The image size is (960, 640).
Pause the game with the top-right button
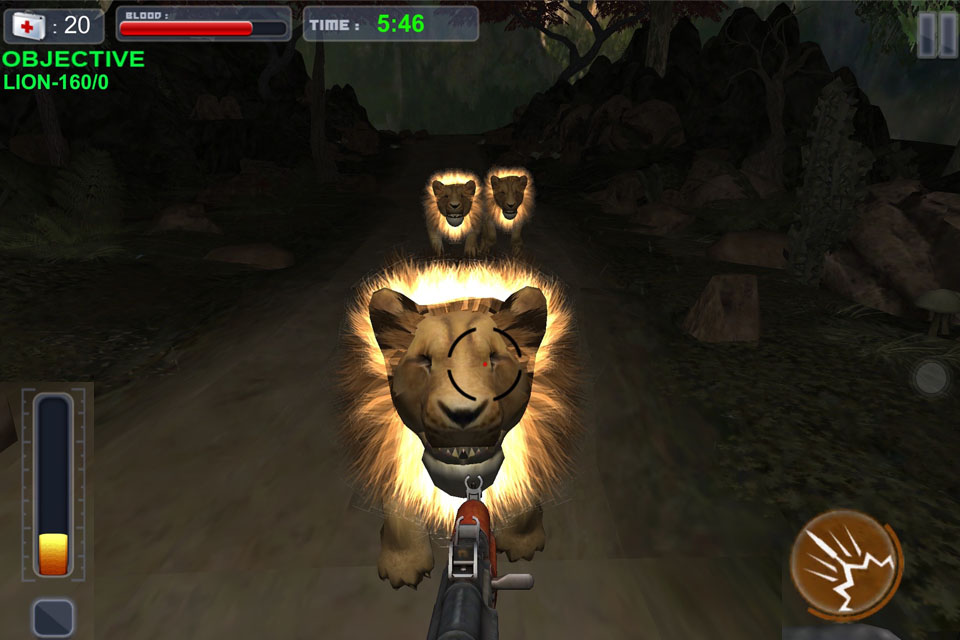[937, 34]
